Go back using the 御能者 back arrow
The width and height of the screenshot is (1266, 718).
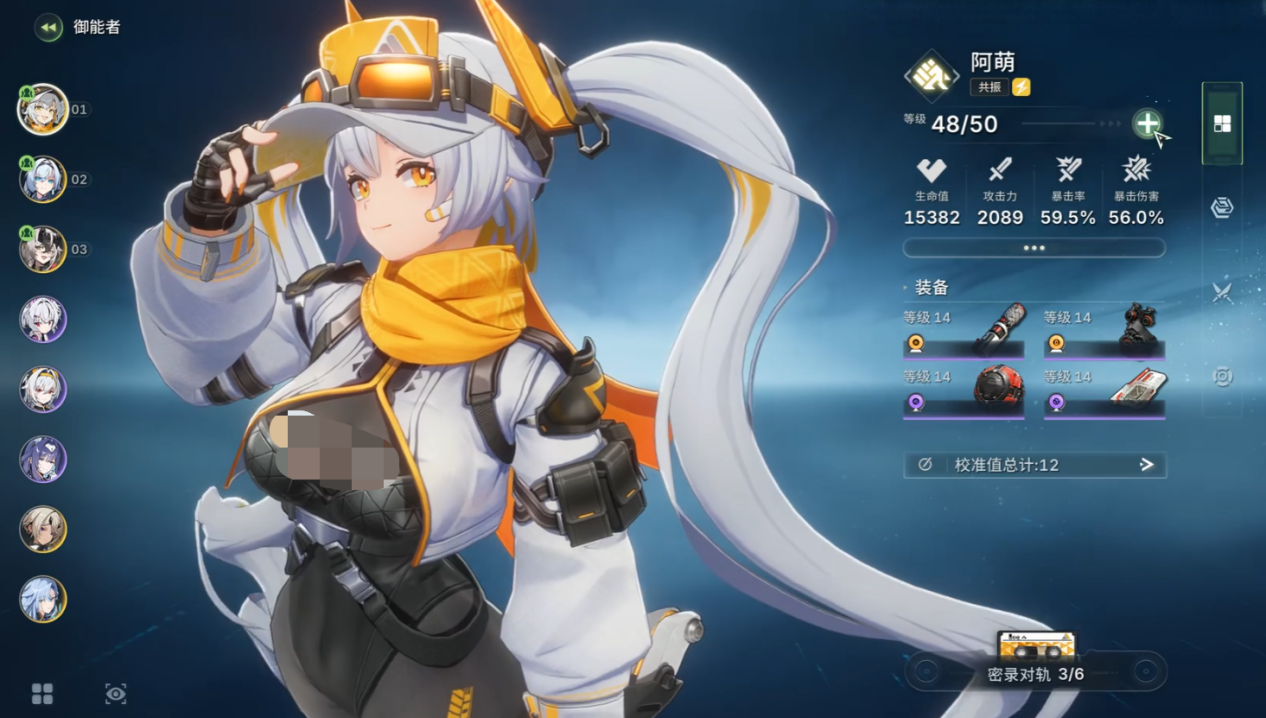tap(48, 28)
